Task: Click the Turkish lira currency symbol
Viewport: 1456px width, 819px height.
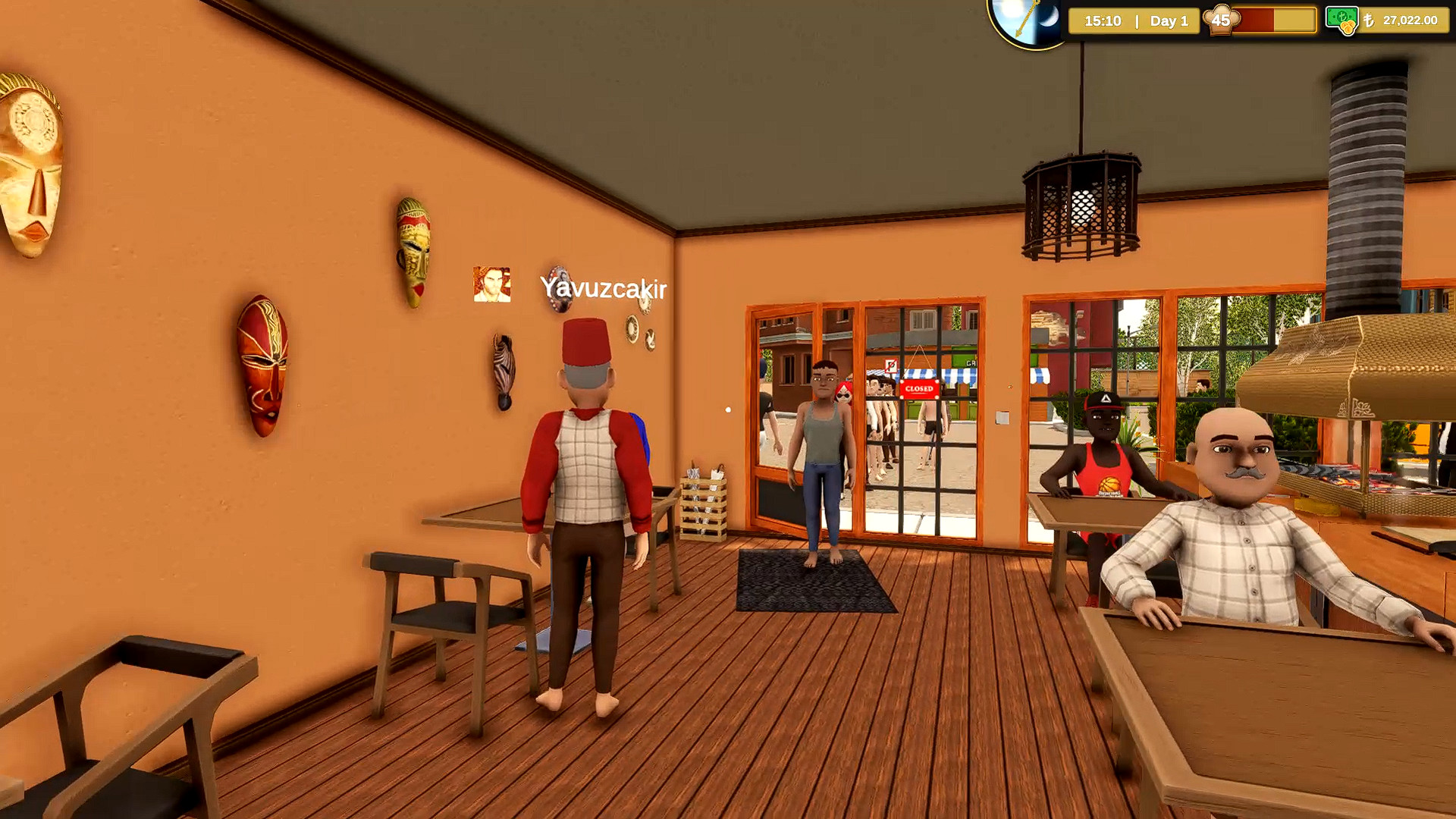Action: (x=1370, y=21)
